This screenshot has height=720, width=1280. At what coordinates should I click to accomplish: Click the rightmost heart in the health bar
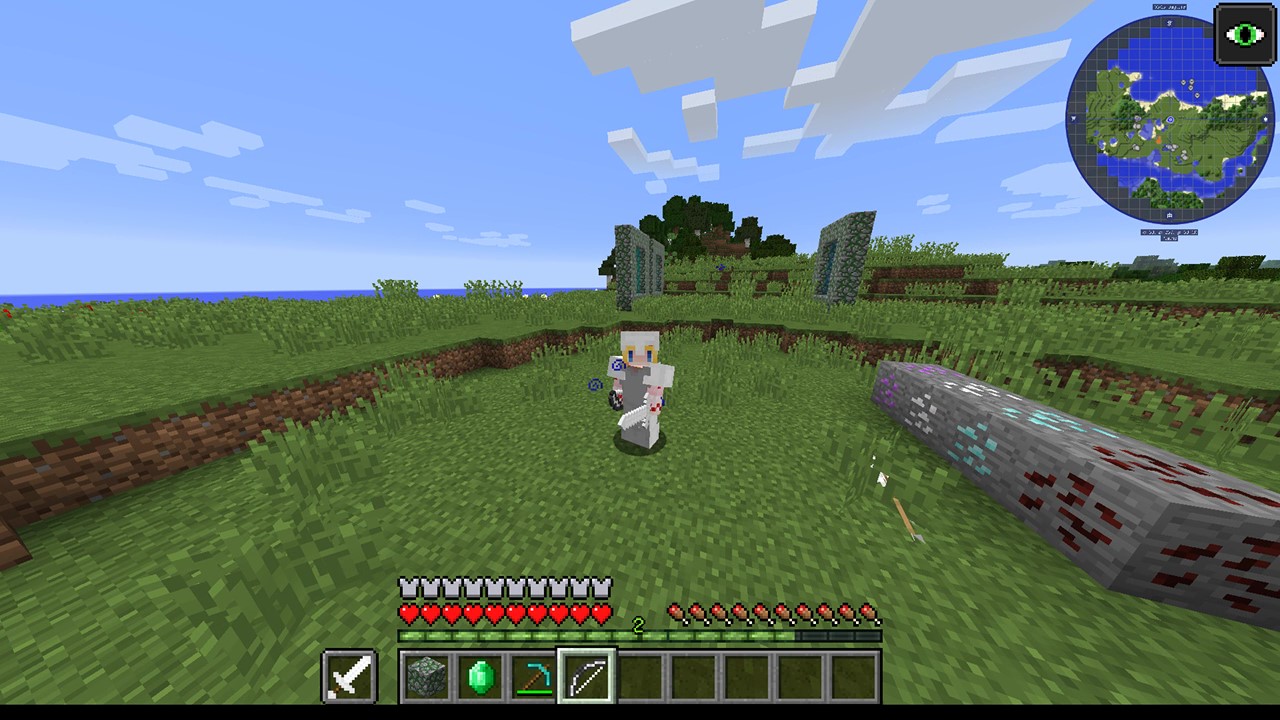604,612
